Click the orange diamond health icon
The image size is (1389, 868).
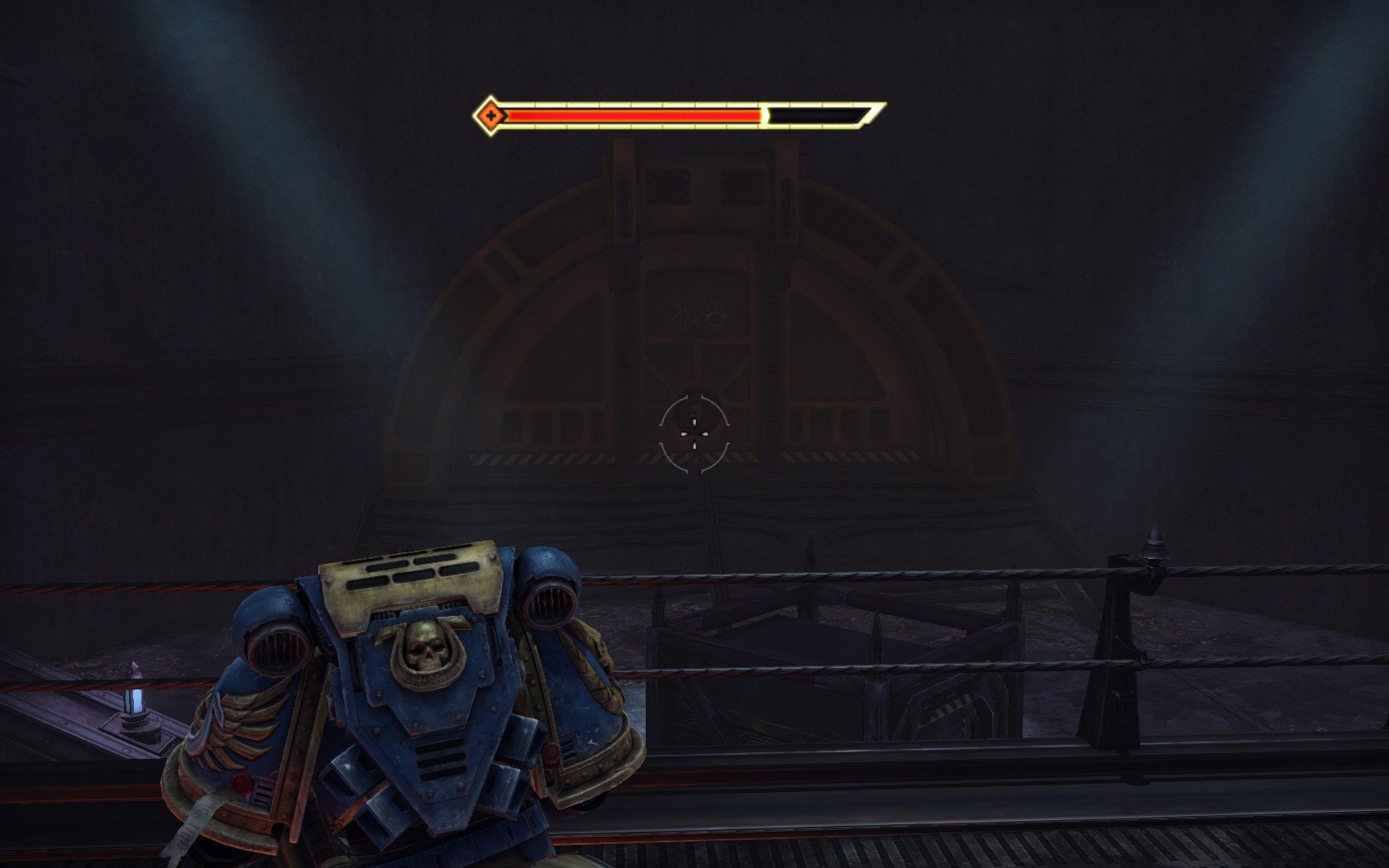(490, 115)
